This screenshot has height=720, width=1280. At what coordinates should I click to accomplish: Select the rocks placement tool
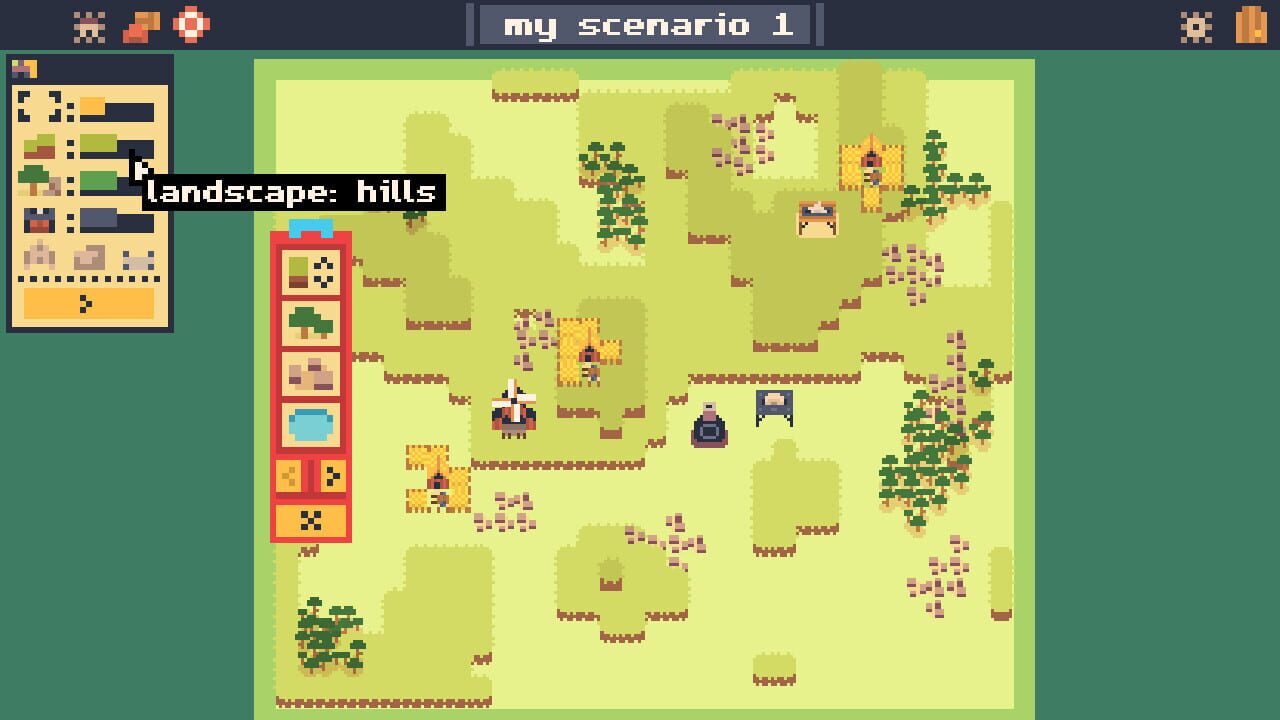pos(310,372)
